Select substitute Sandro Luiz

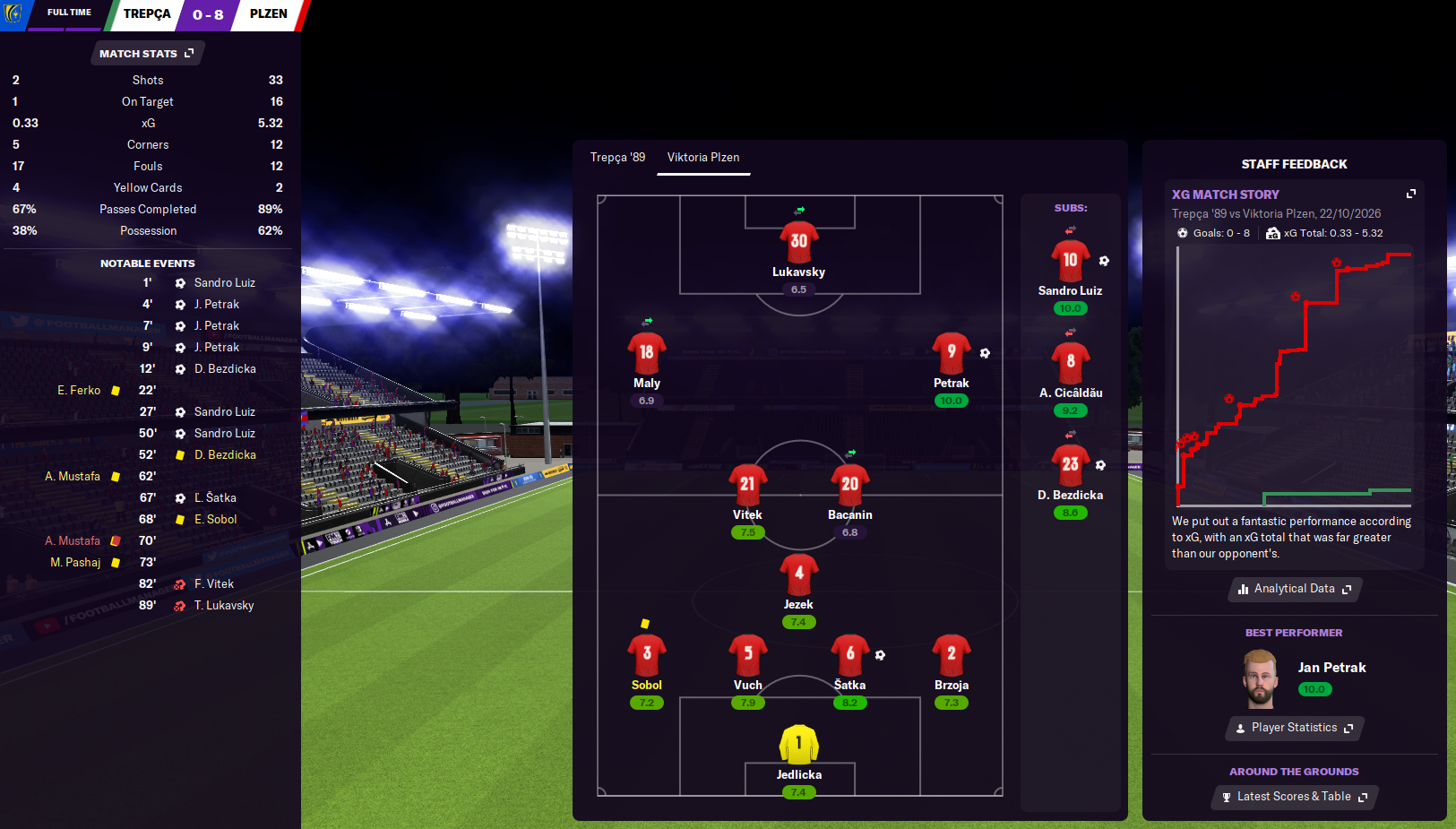(x=1070, y=262)
